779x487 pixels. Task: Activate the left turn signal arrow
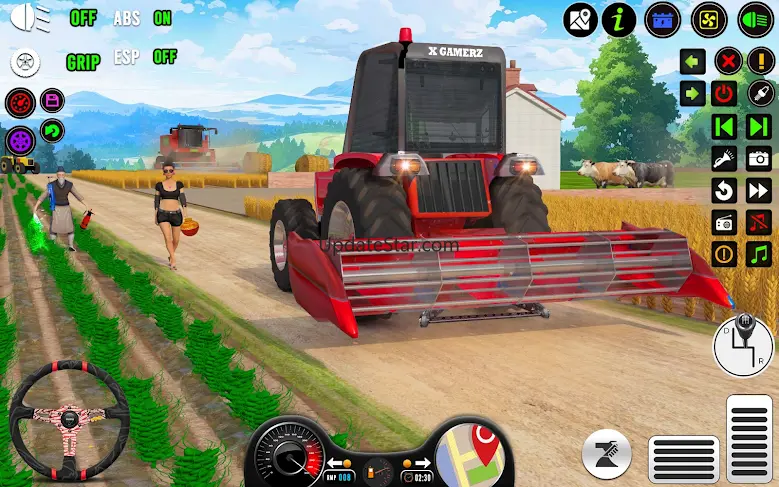[693, 61]
